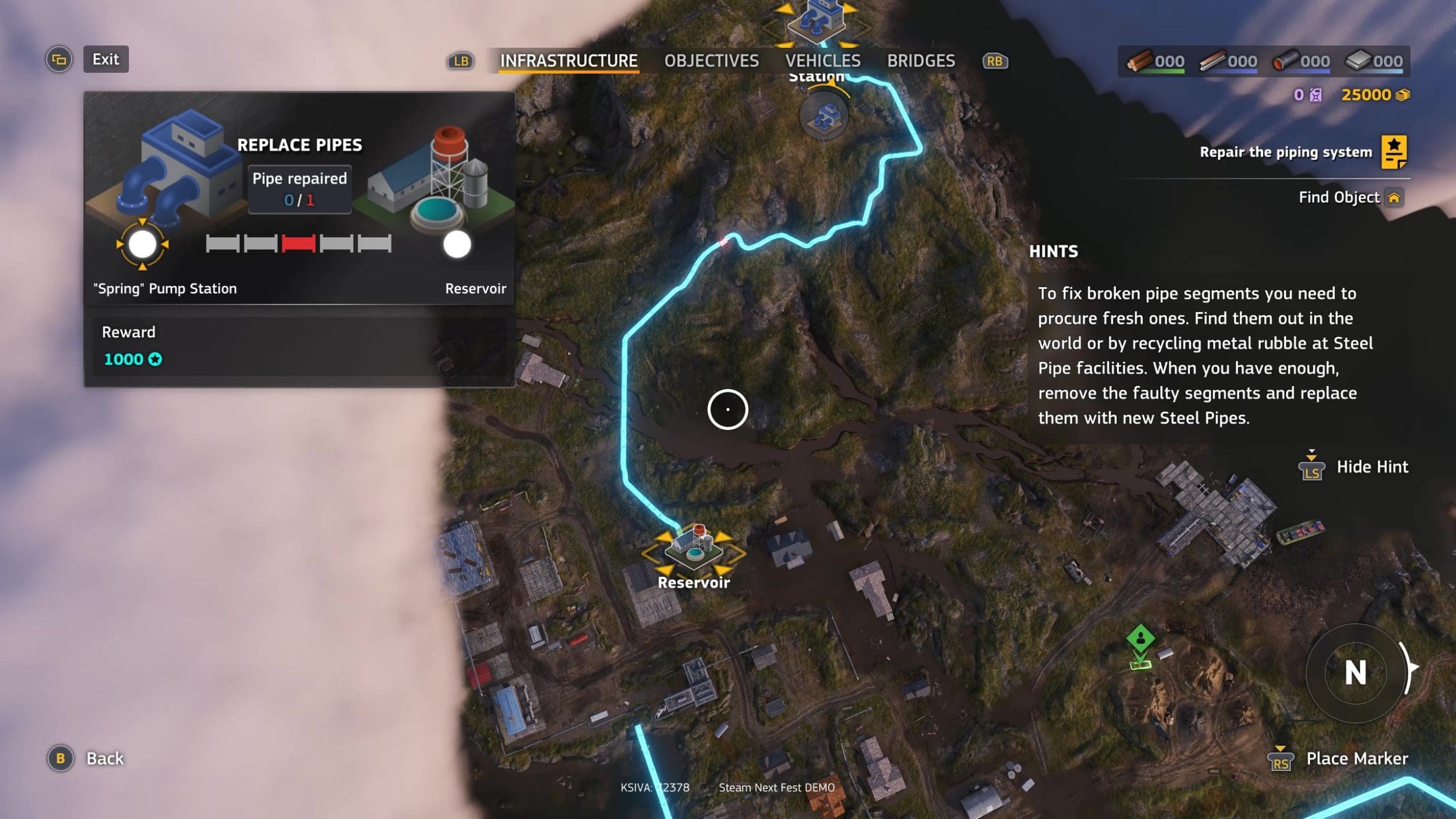
Task: Open the Repair the piping system objective
Action: coord(1285,152)
